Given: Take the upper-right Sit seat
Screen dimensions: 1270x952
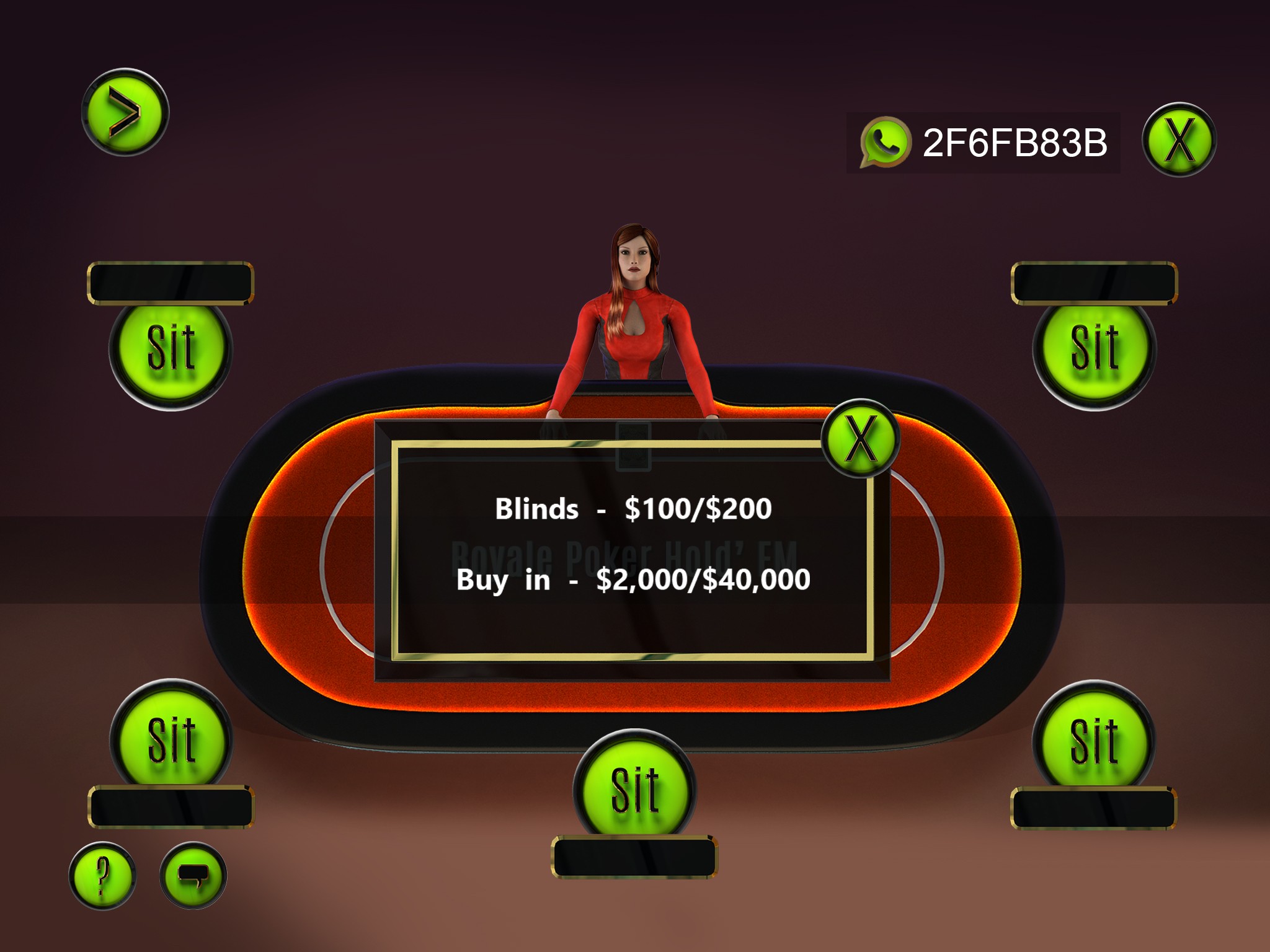Looking at the screenshot, I should pos(1094,348).
